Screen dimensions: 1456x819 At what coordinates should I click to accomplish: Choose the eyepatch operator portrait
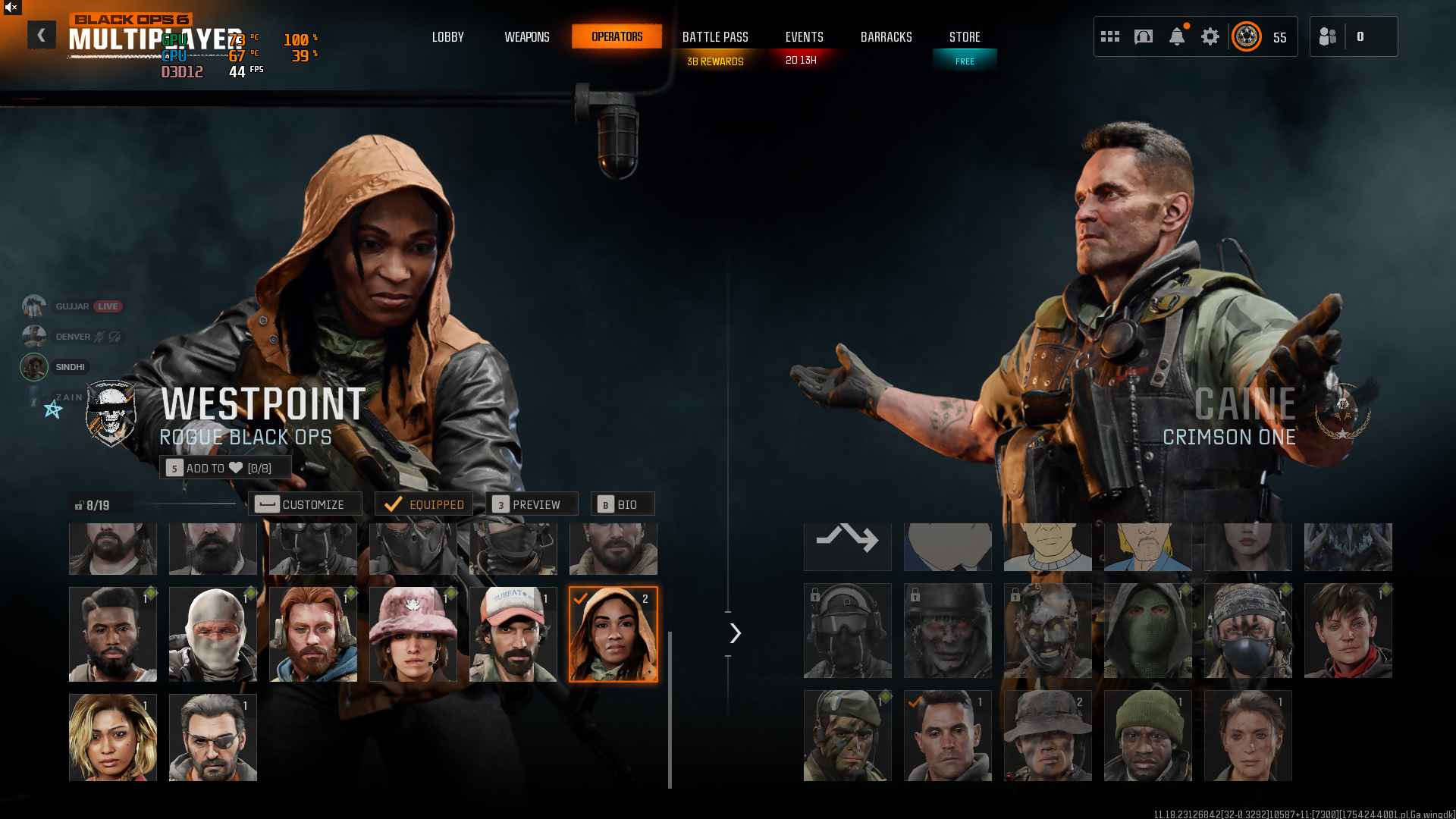[213, 737]
